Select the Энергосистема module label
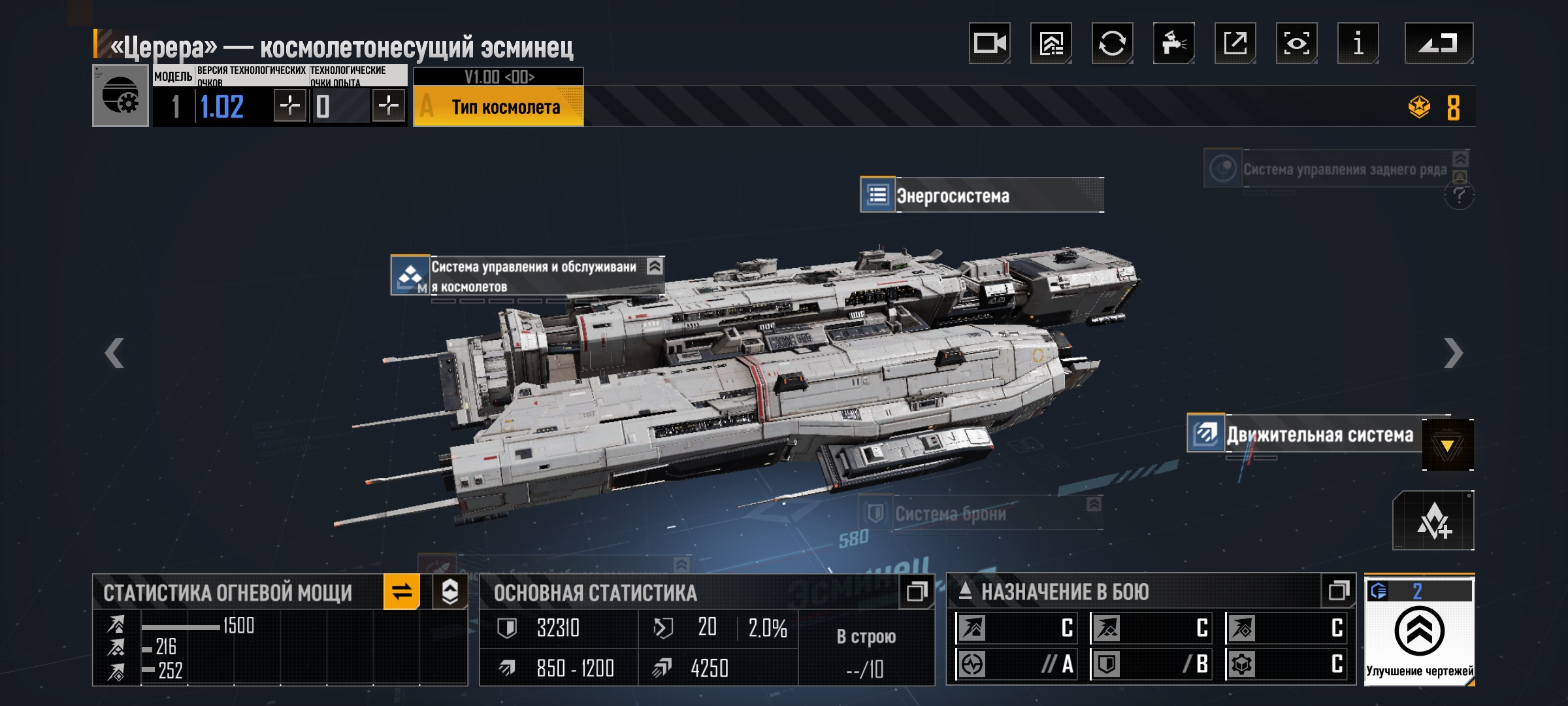 [x=981, y=195]
